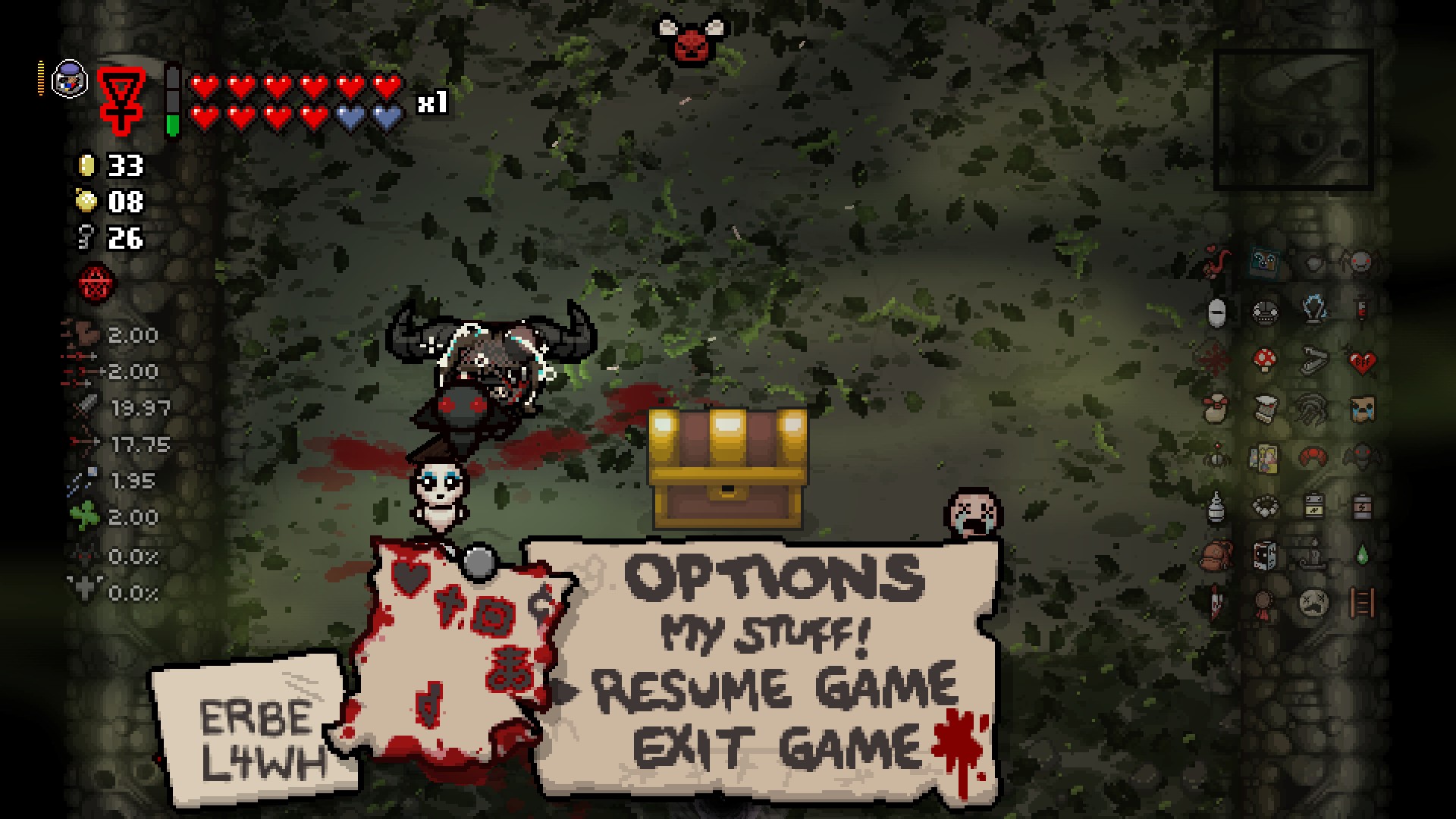Open the dark minimap
The width and height of the screenshot is (1456, 819).
click(1293, 120)
